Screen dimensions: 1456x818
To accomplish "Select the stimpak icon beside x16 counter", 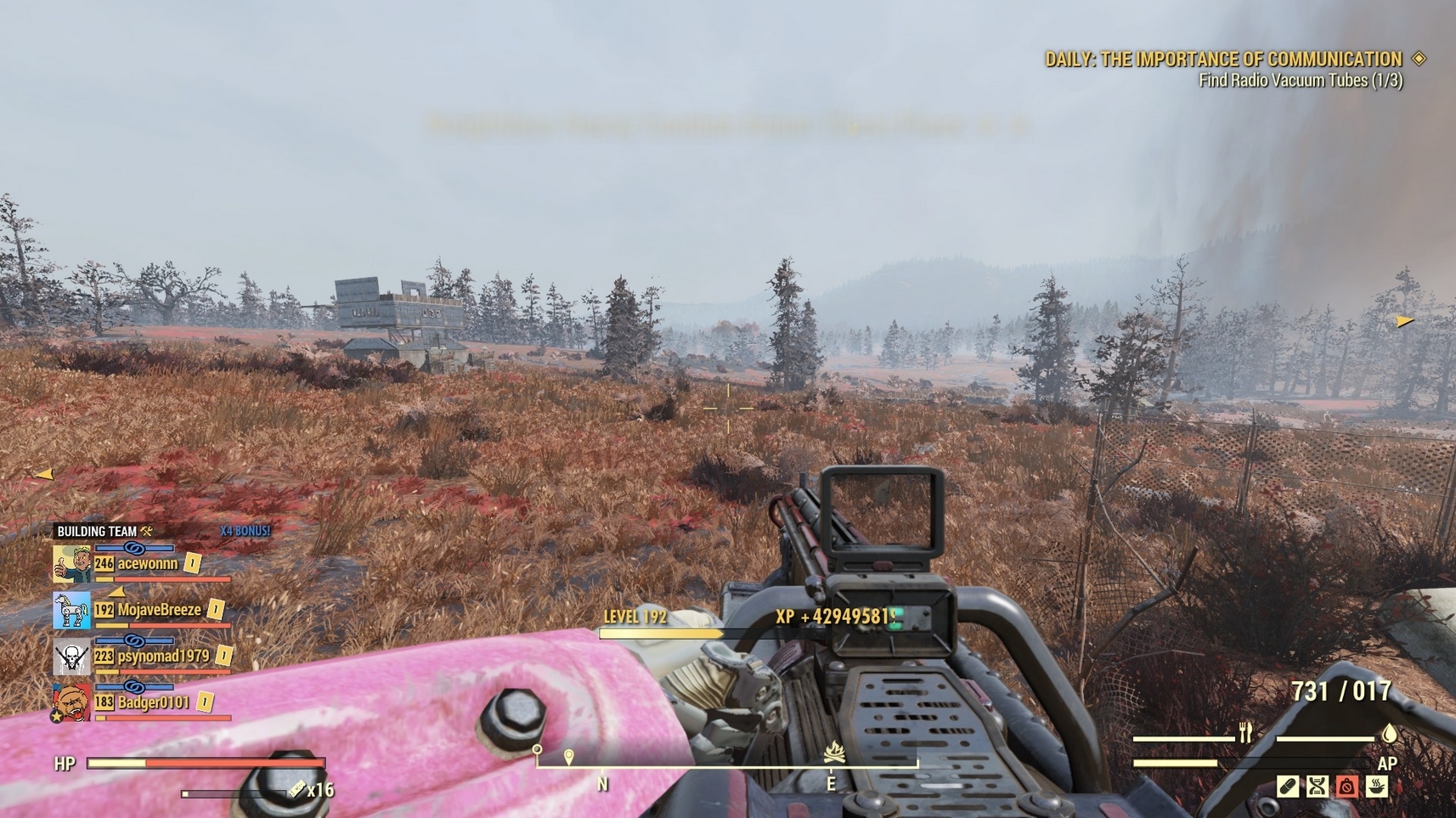I will (x=296, y=789).
